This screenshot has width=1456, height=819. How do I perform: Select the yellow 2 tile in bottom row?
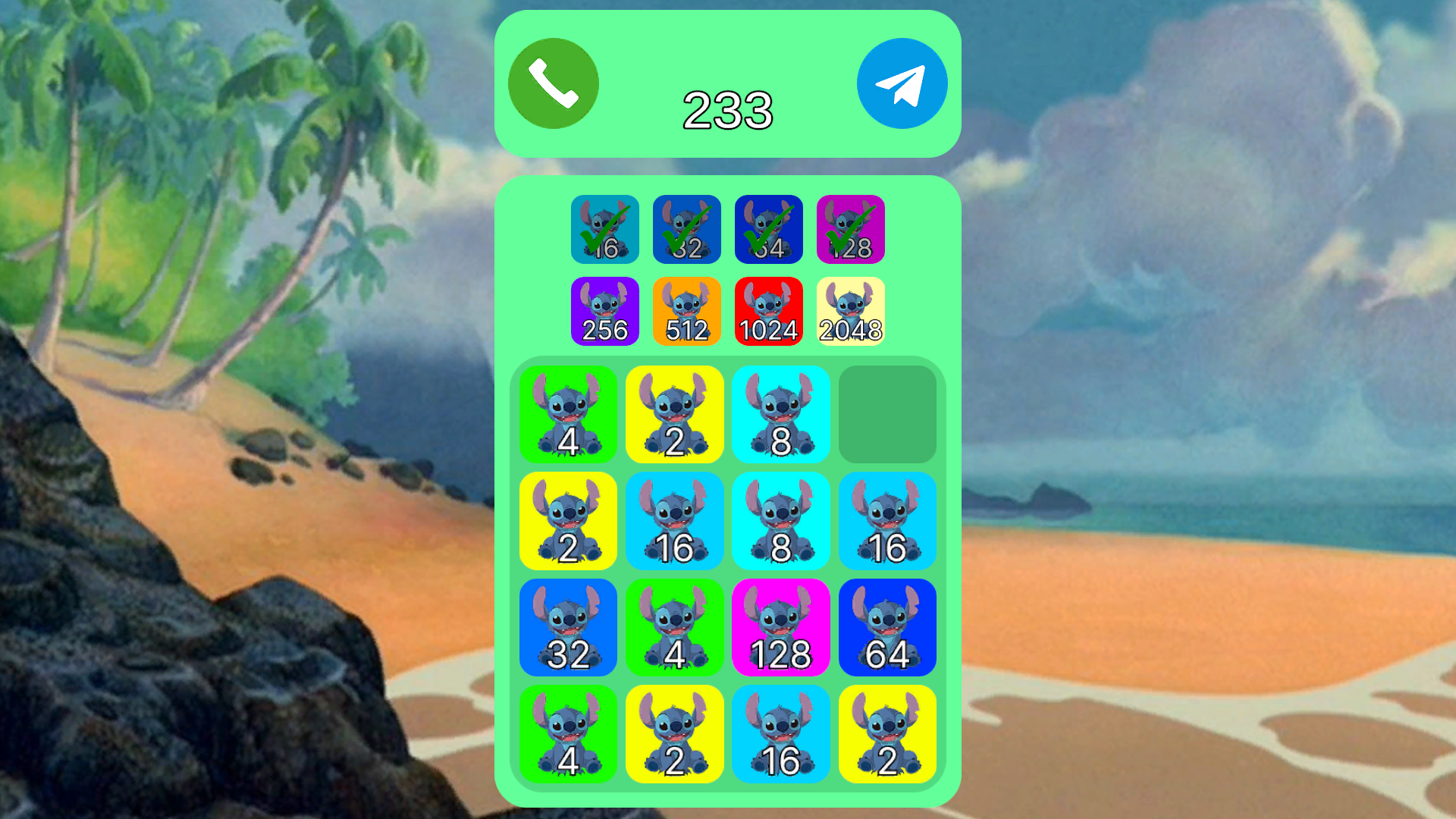[673, 736]
